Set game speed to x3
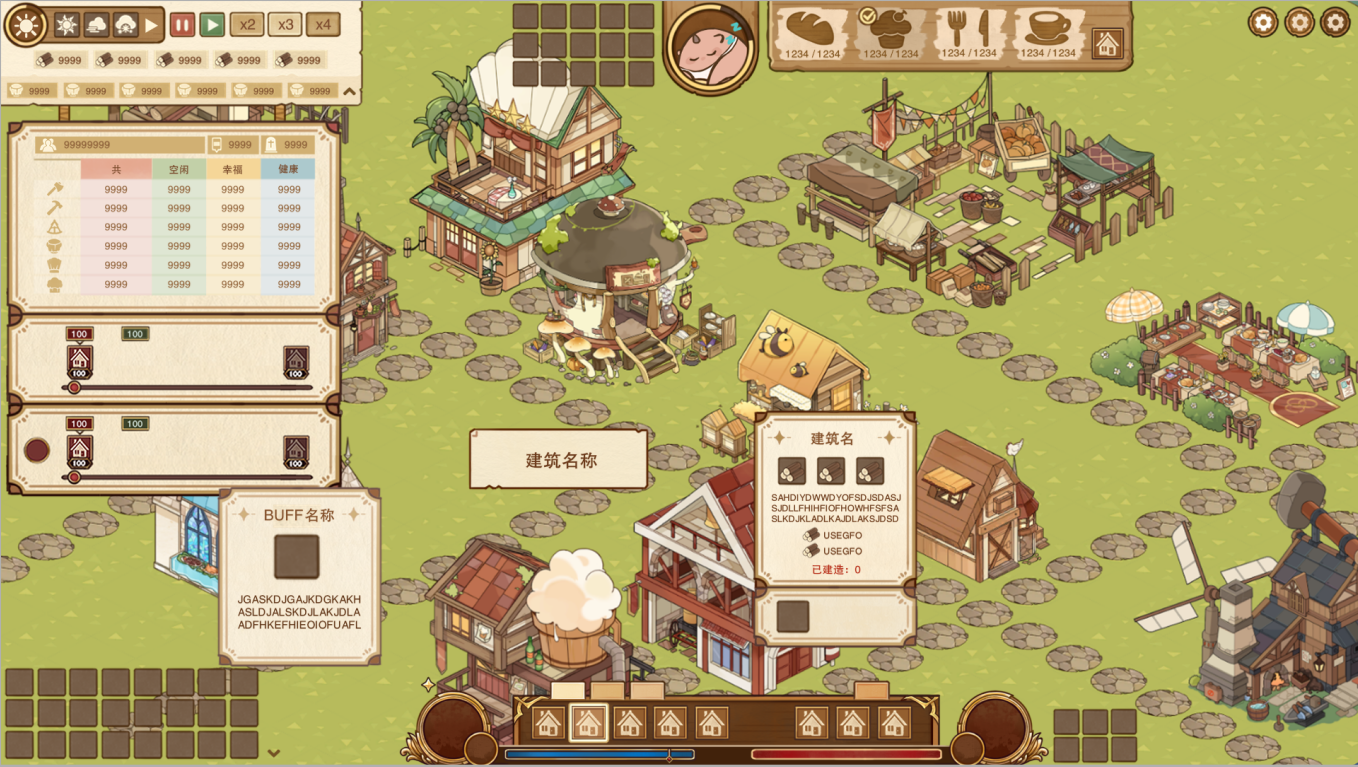This screenshot has height=767, width=1358. pos(285,25)
